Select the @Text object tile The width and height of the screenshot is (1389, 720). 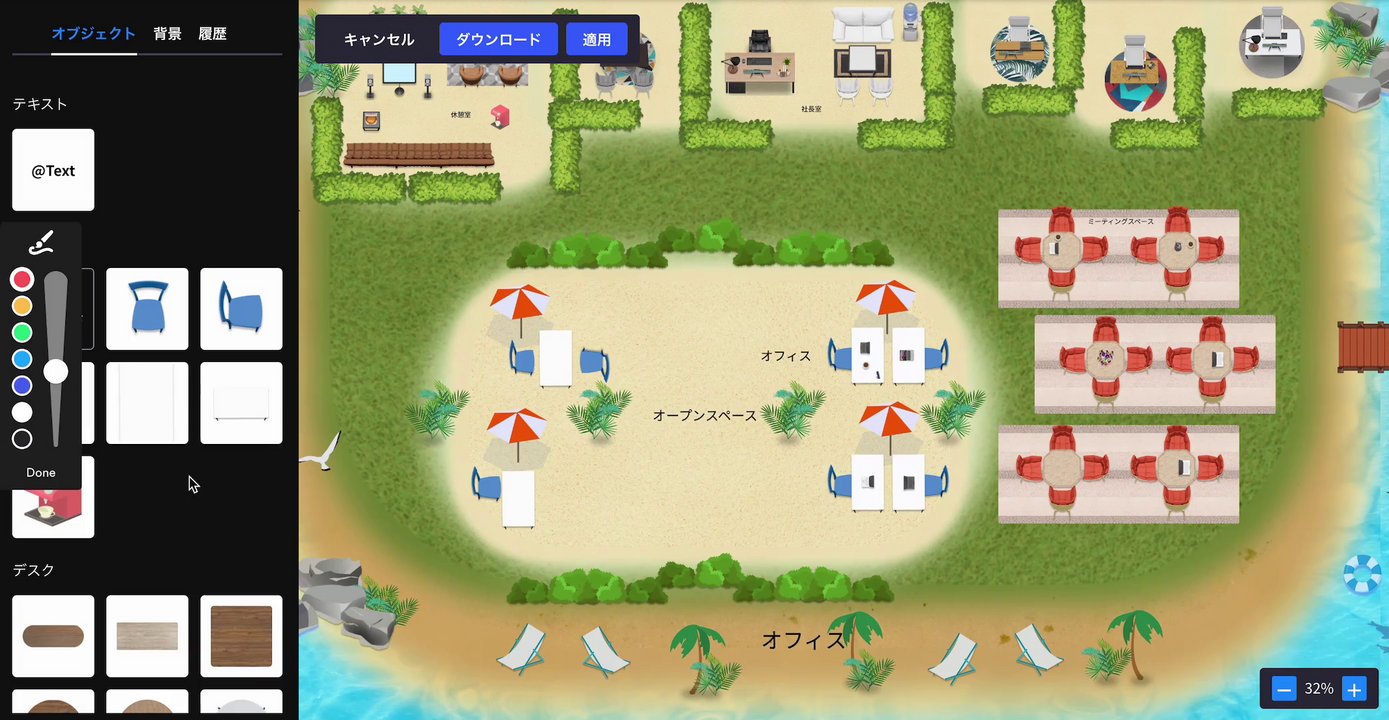[x=53, y=170]
